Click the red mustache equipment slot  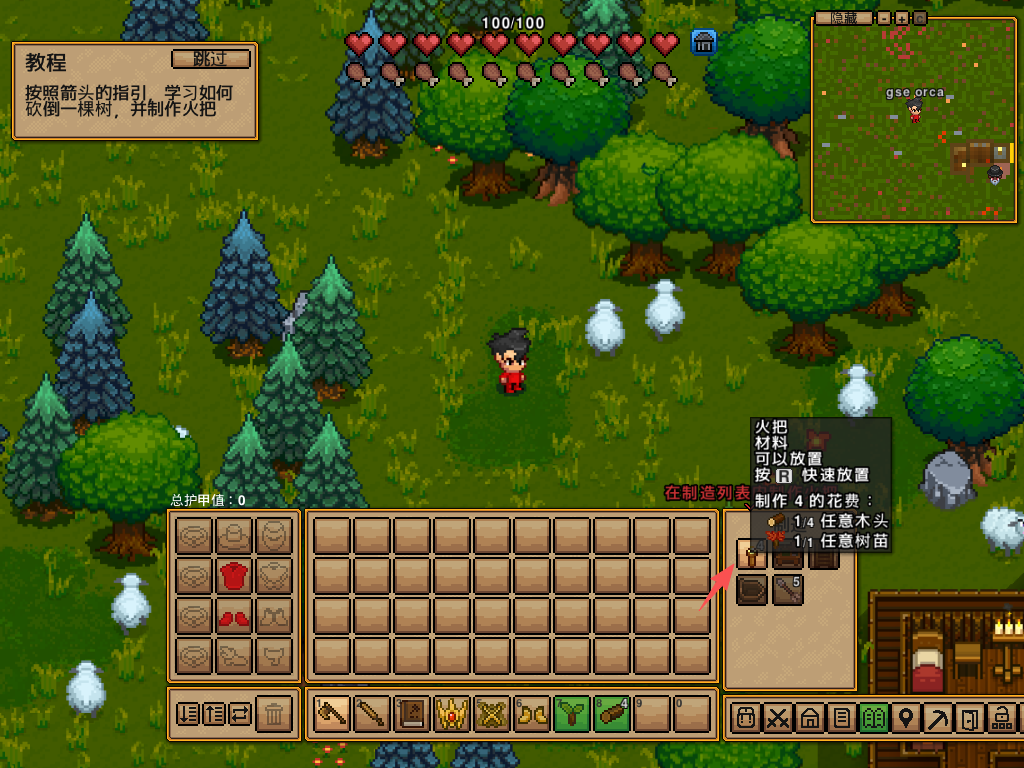(233, 617)
